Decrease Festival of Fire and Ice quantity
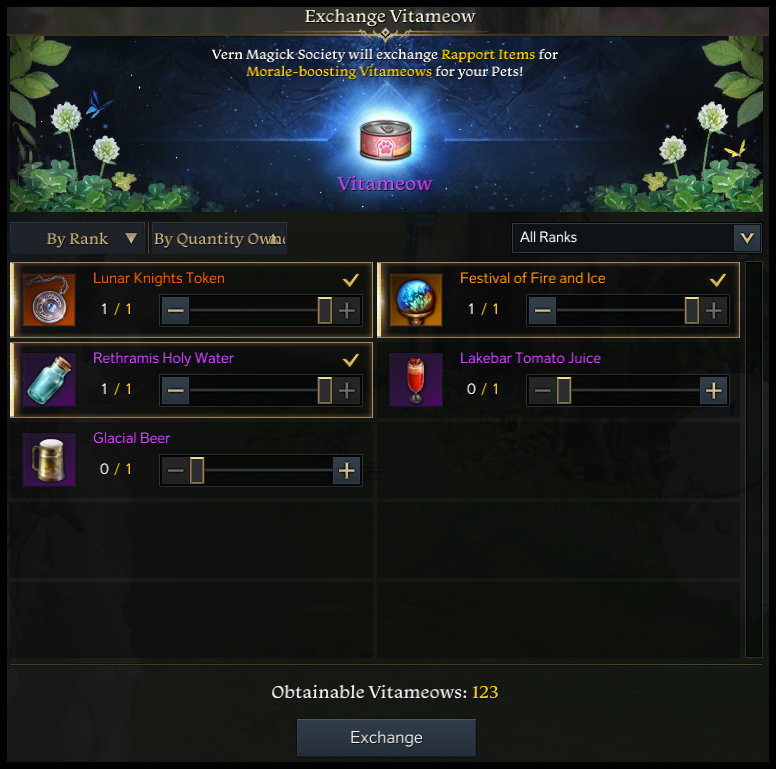Screen dimensions: 776x769 pyautogui.click(x=543, y=311)
